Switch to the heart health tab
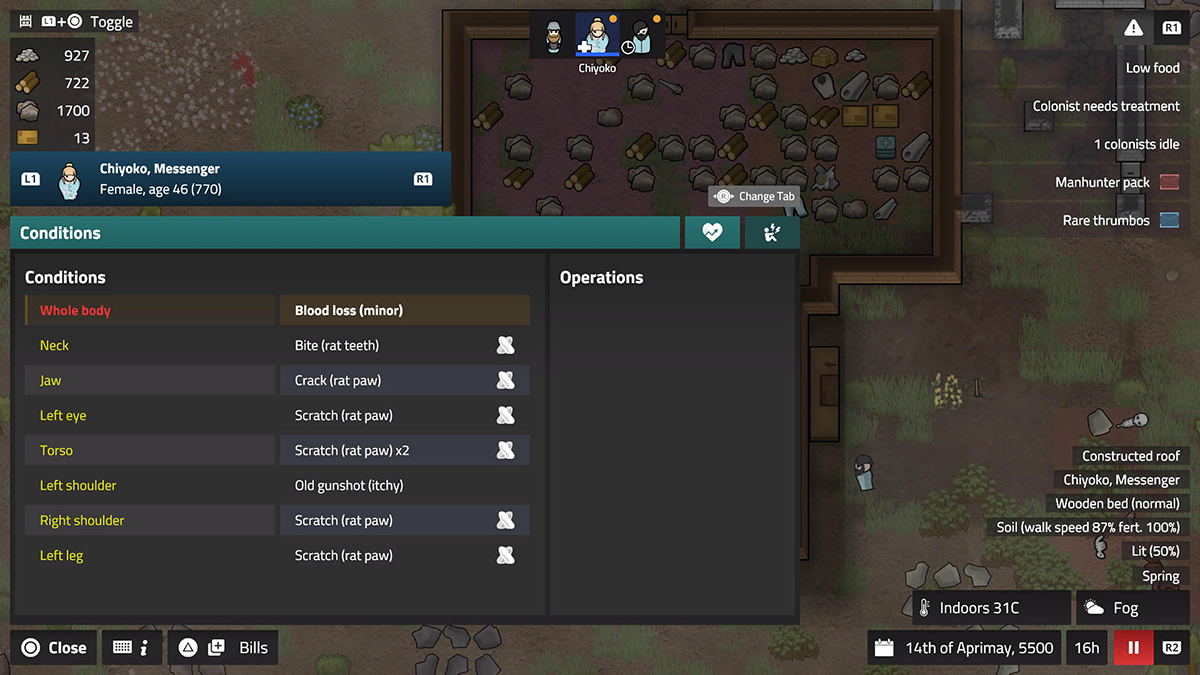Viewport: 1200px width, 675px height. 712,232
